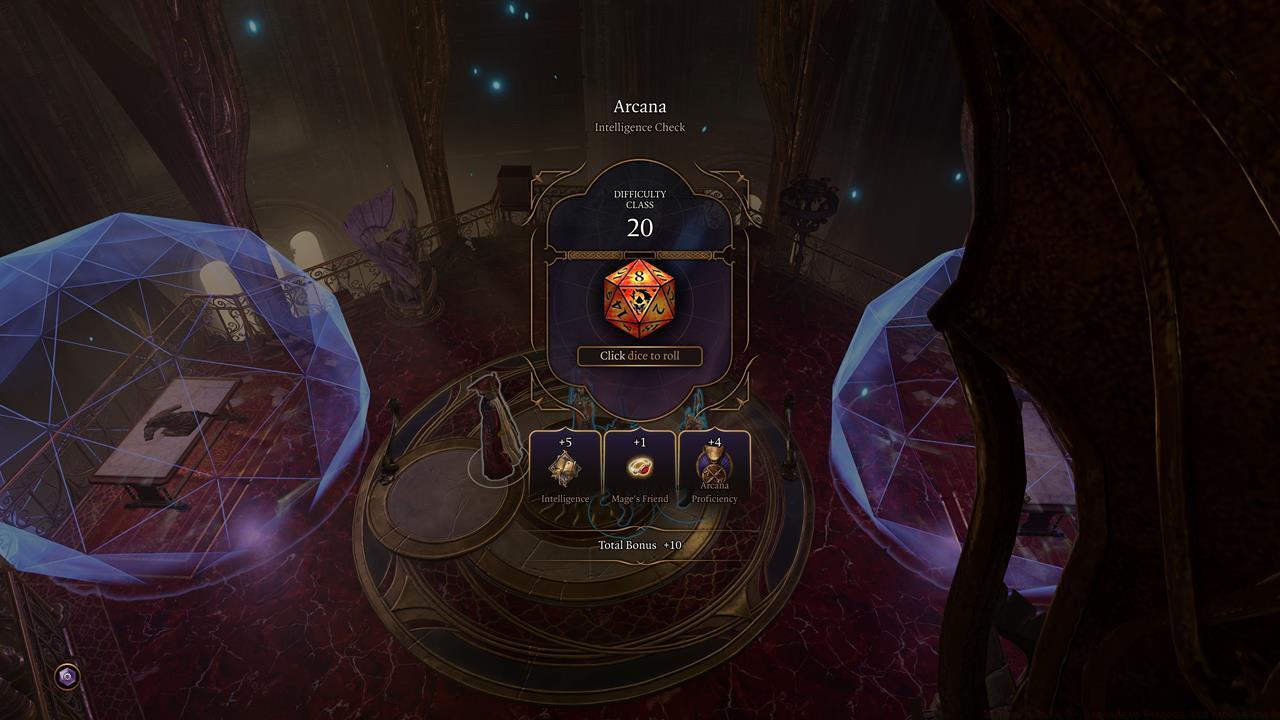Click the orange d20 die
This screenshot has height=720, width=1280.
(x=640, y=299)
